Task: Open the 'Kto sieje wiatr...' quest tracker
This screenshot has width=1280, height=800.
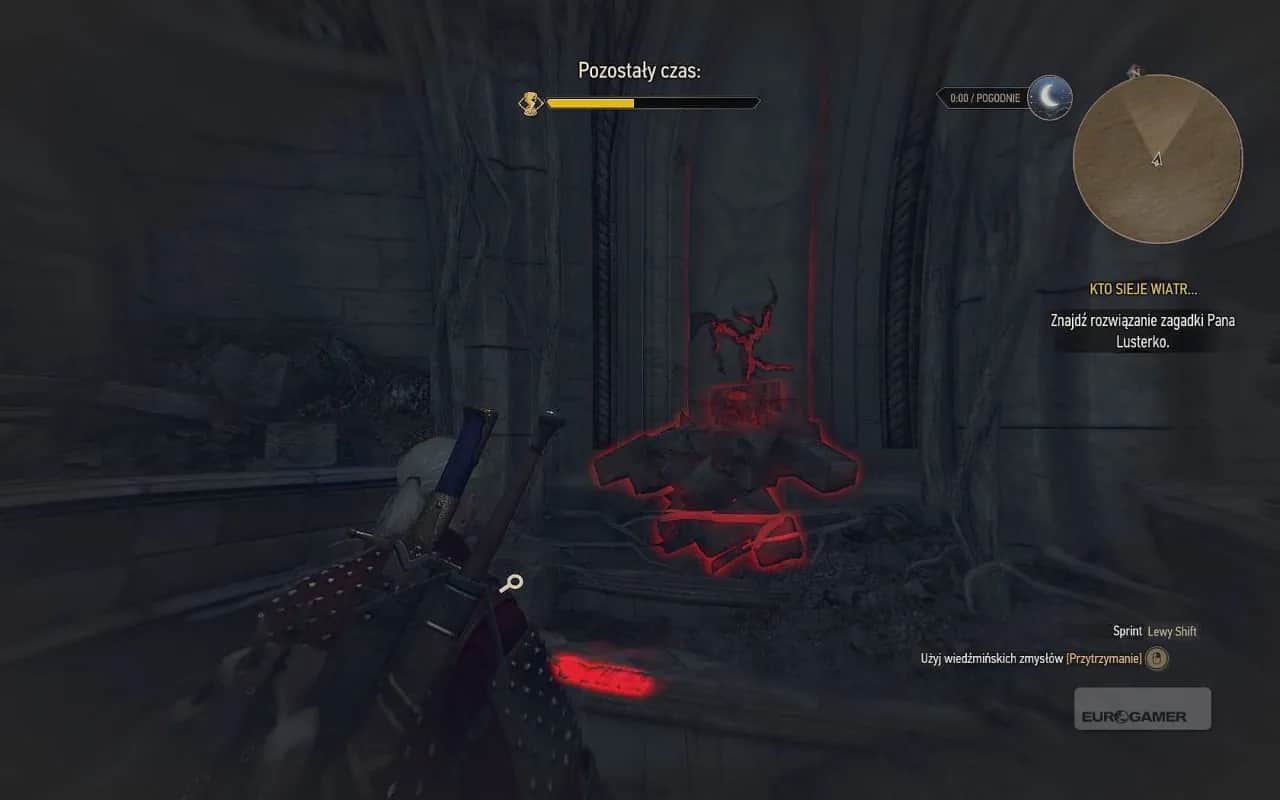Action: tap(1143, 290)
